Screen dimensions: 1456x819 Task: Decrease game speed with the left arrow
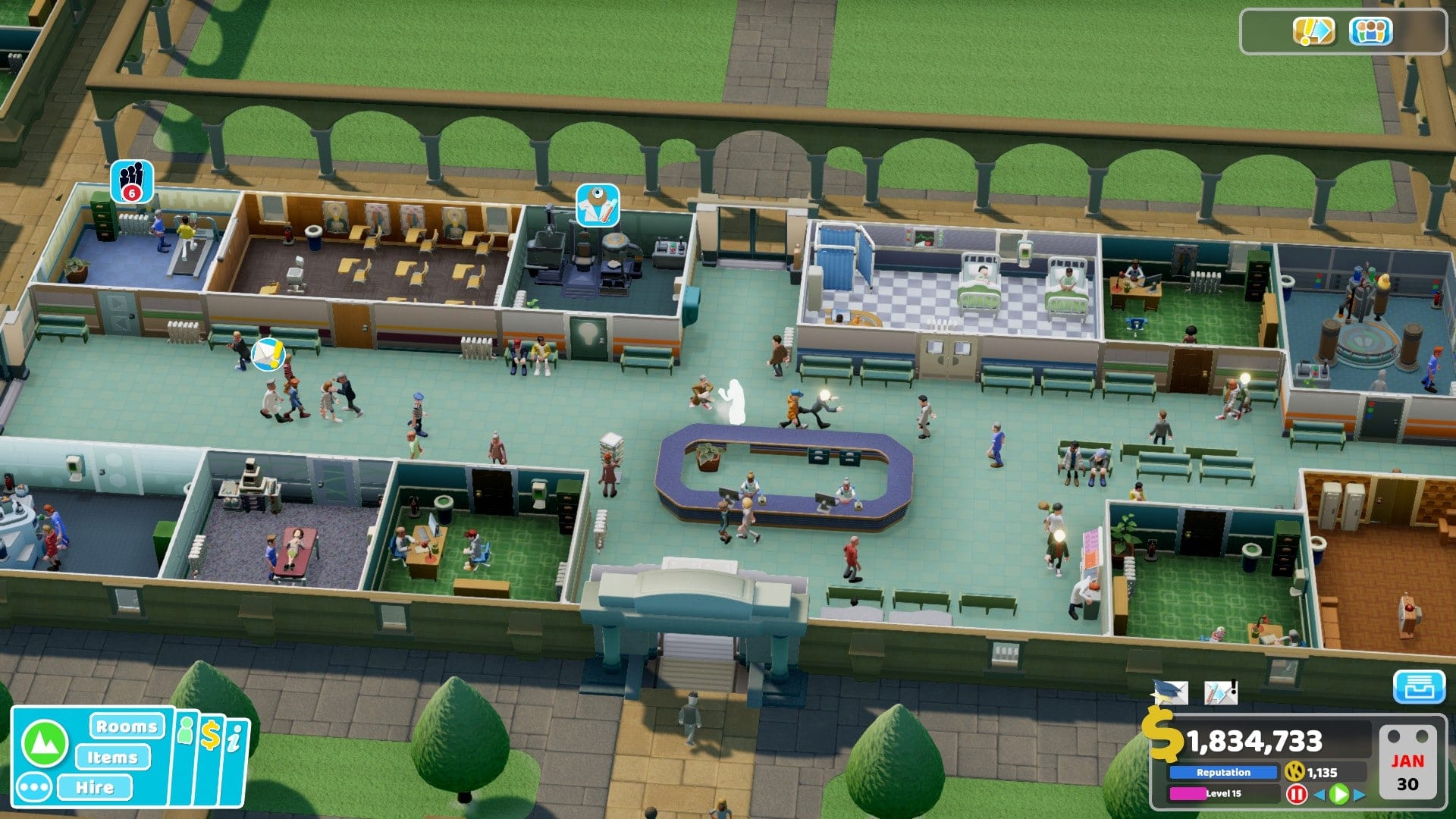pos(1319,794)
